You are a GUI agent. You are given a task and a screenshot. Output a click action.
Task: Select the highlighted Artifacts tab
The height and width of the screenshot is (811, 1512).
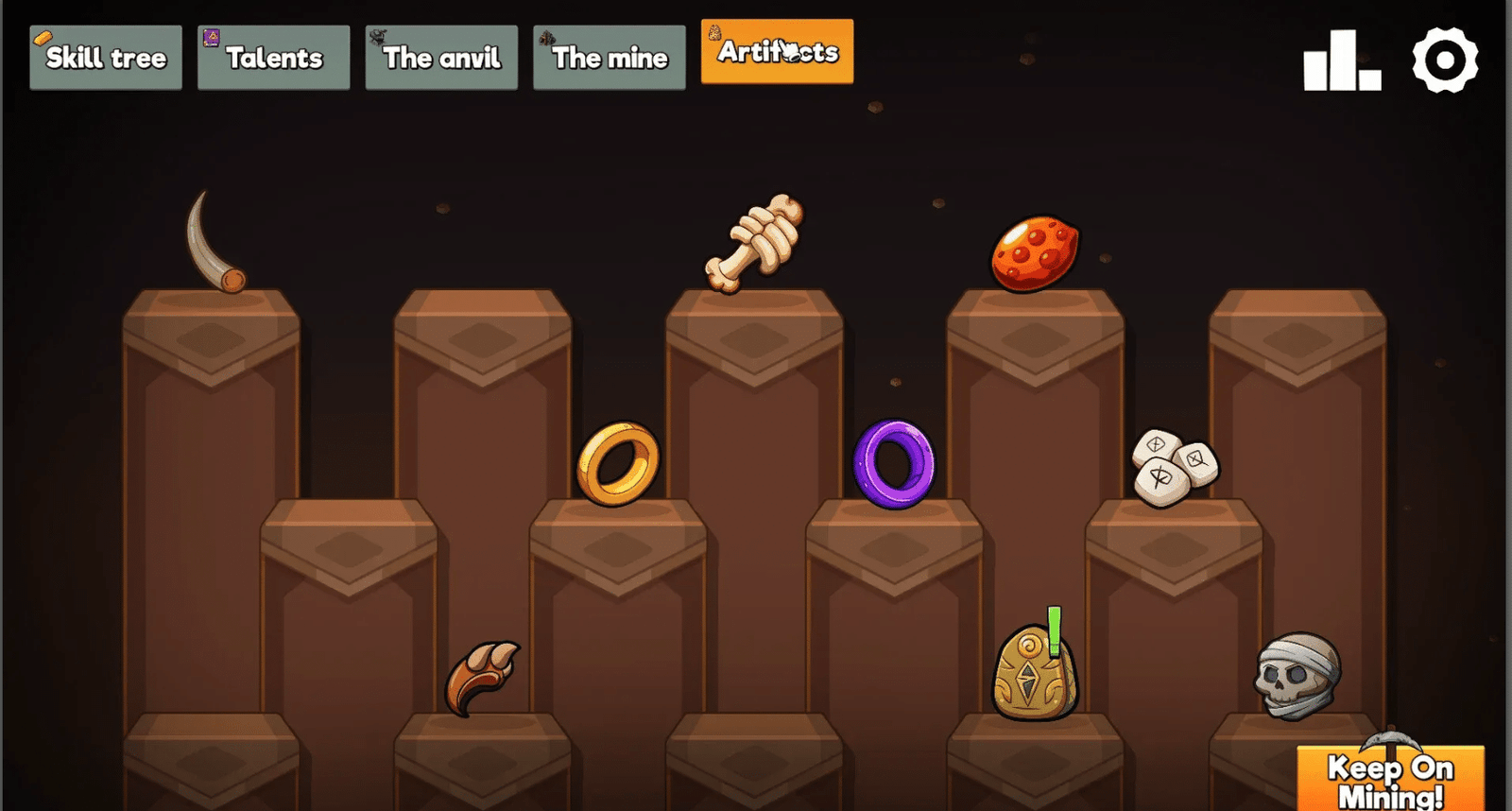pyautogui.click(x=776, y=52)
